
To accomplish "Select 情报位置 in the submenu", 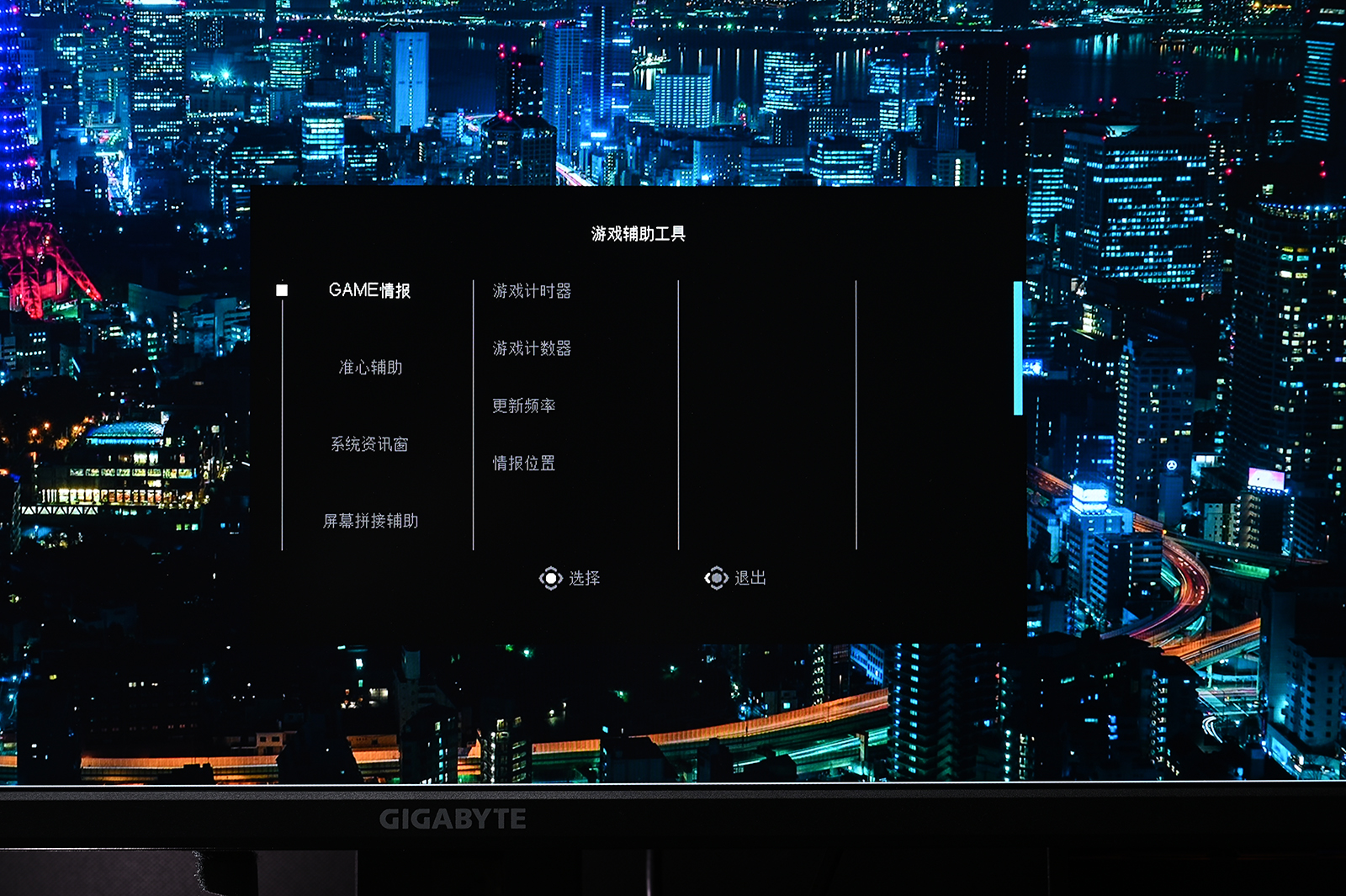I will click(522, 464).
